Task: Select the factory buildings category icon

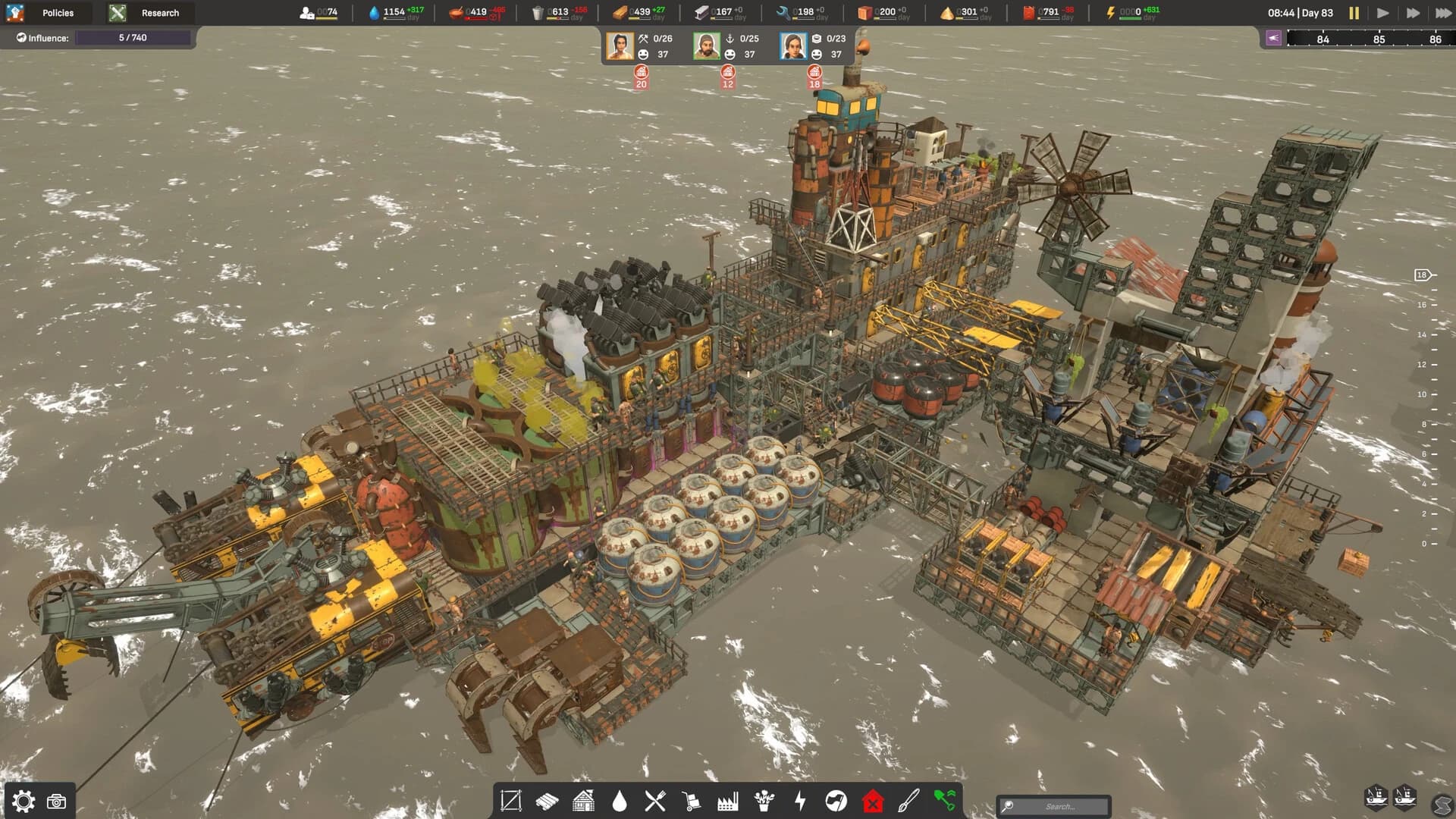Action: (730, 801)
